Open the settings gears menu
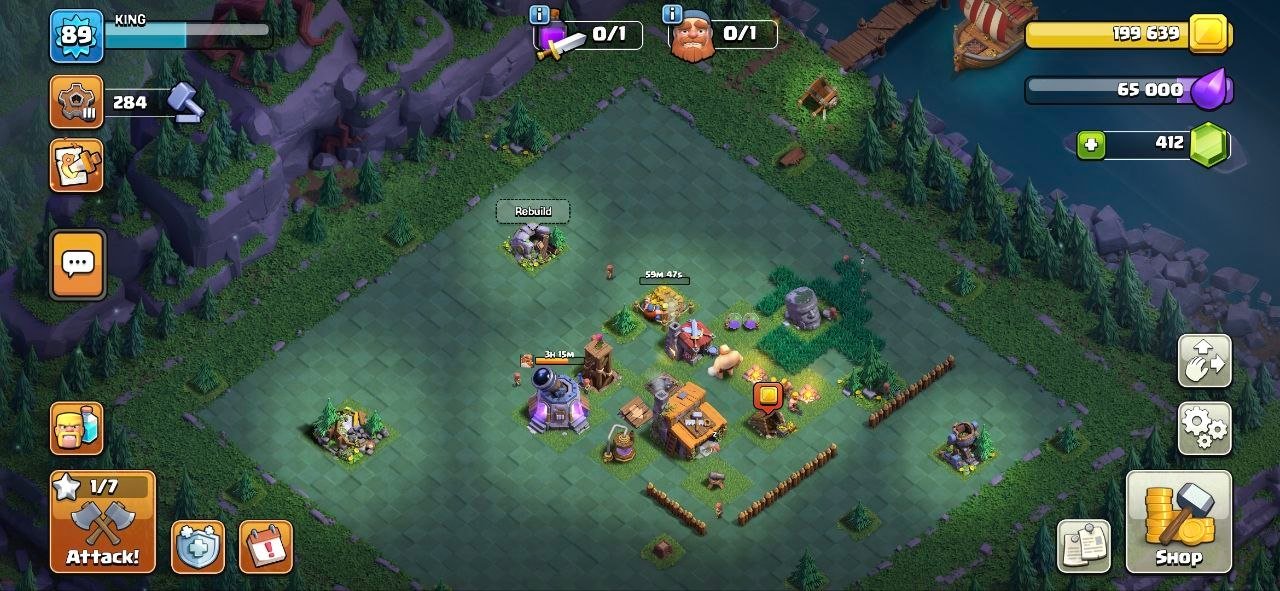1280x591 pixels. tap(1205, 428)
